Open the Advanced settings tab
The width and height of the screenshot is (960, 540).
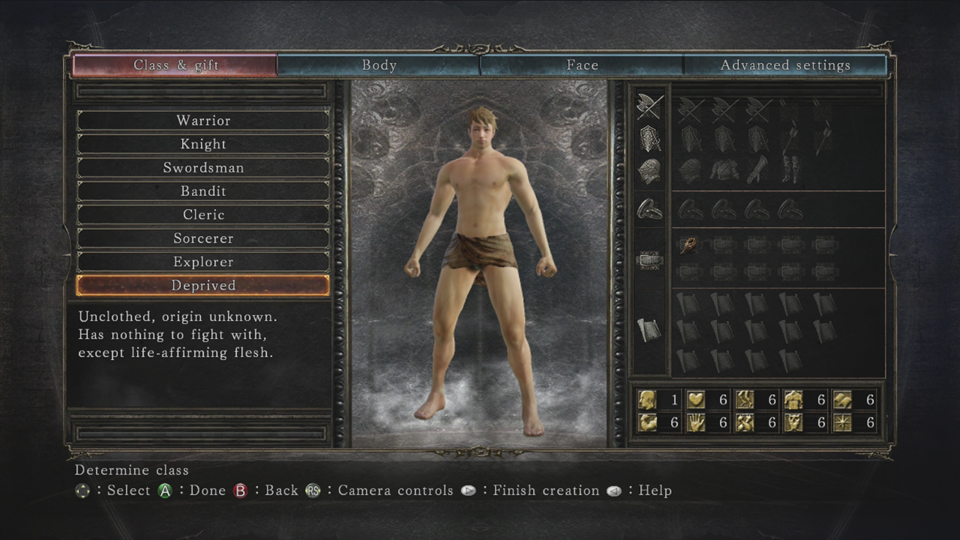pyautogui.click(x=785, y=66)
